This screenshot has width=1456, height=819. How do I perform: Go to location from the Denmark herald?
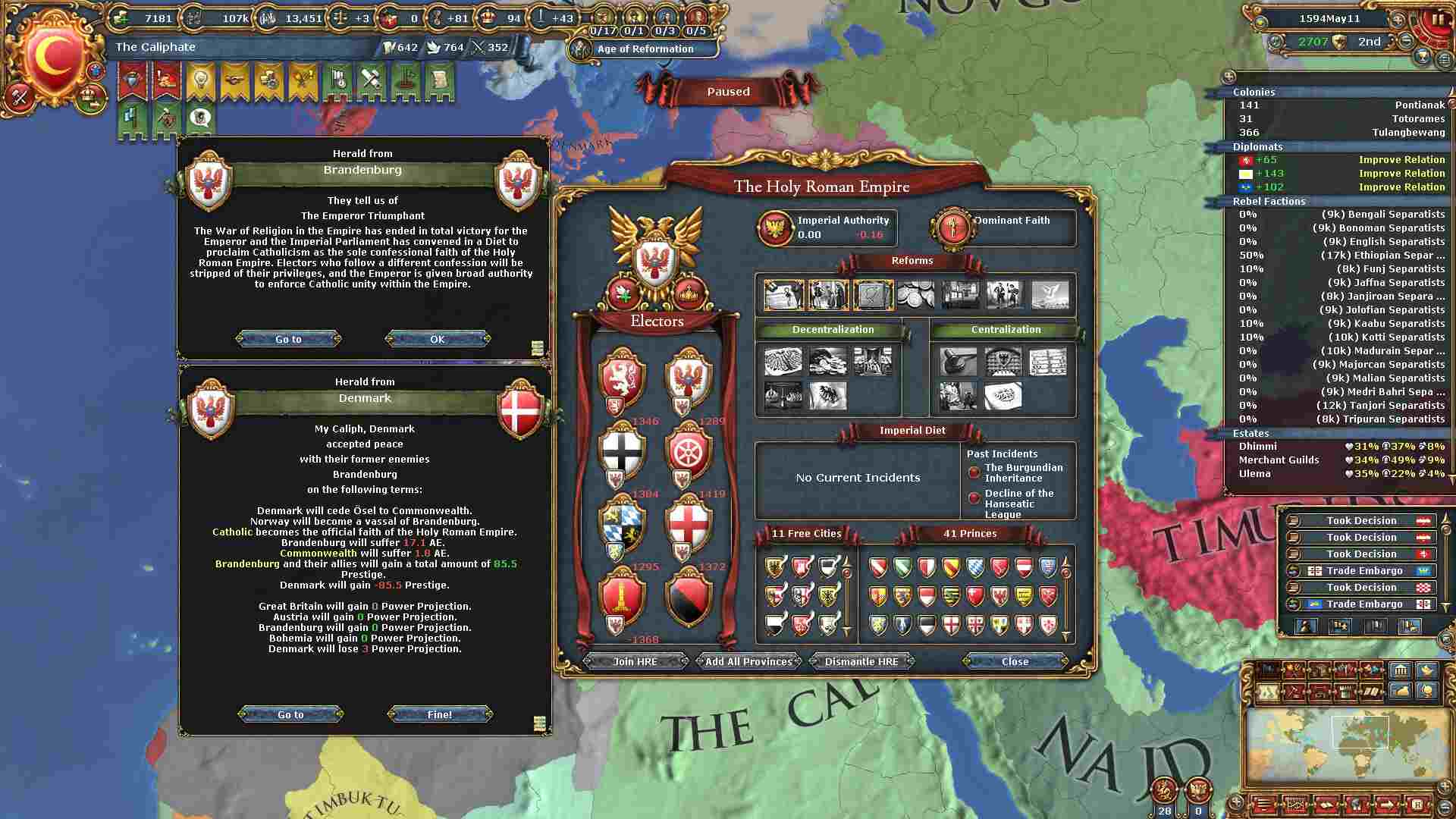pyautogui.click(x=290, y=714)
